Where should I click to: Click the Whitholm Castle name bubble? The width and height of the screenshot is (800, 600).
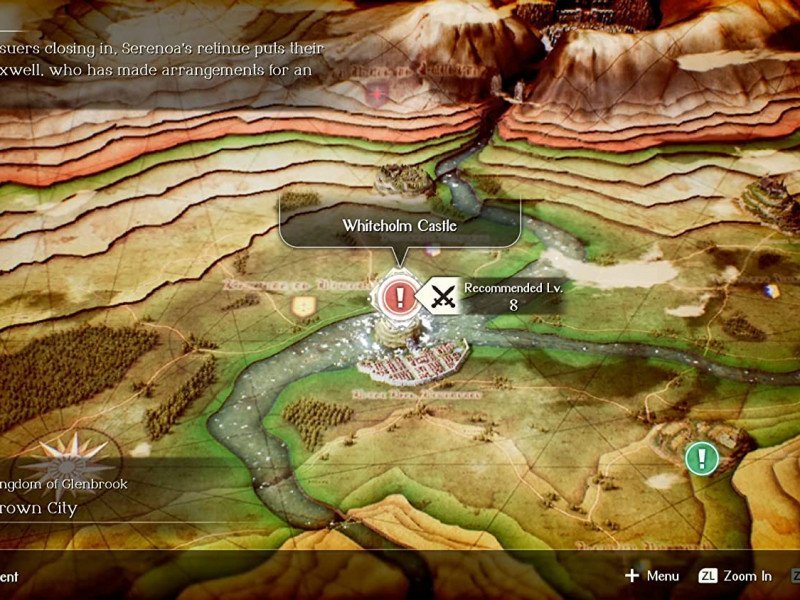400,226
